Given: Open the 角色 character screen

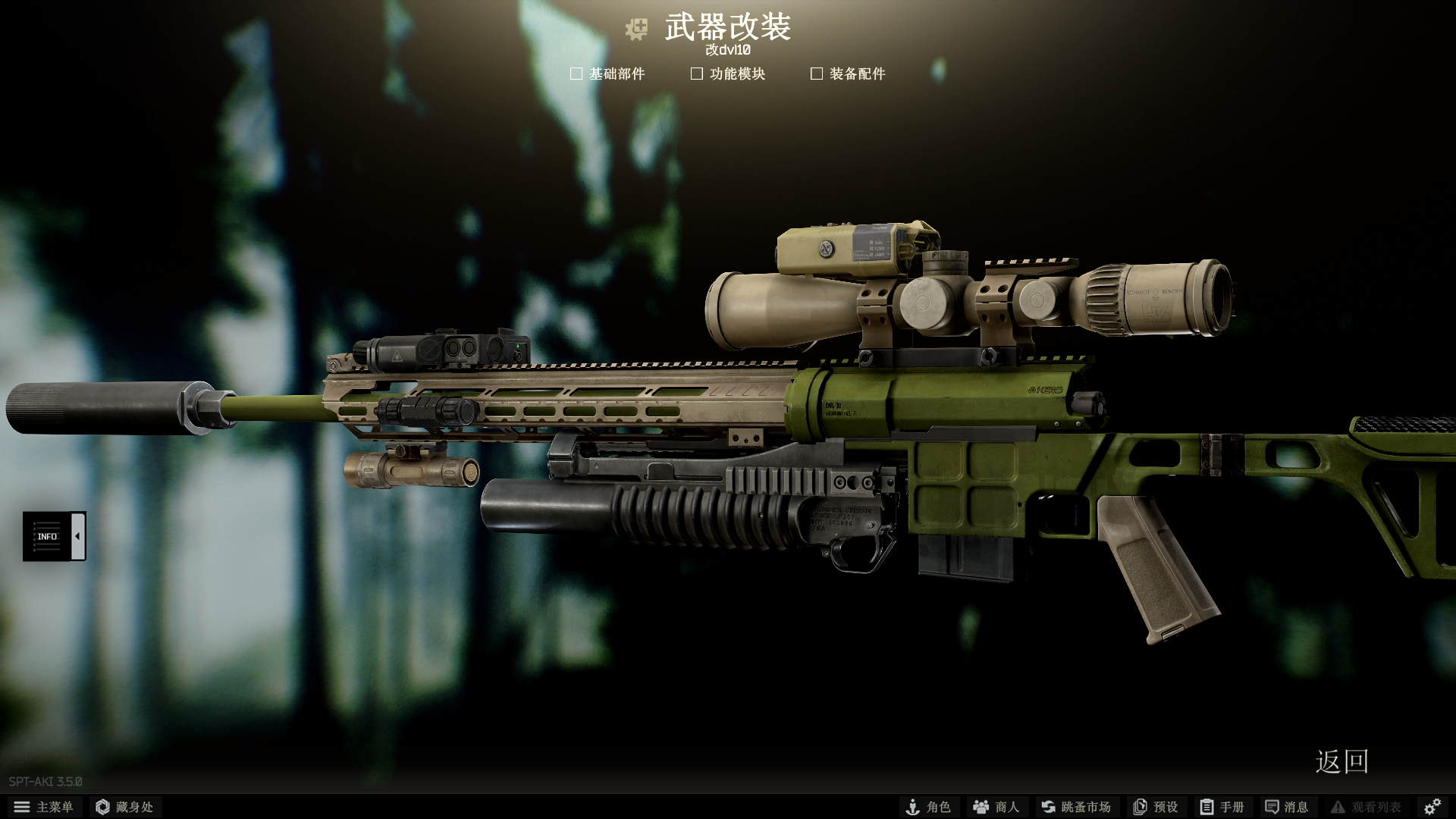Looking at the screenshot, I should tap(928, 807).
